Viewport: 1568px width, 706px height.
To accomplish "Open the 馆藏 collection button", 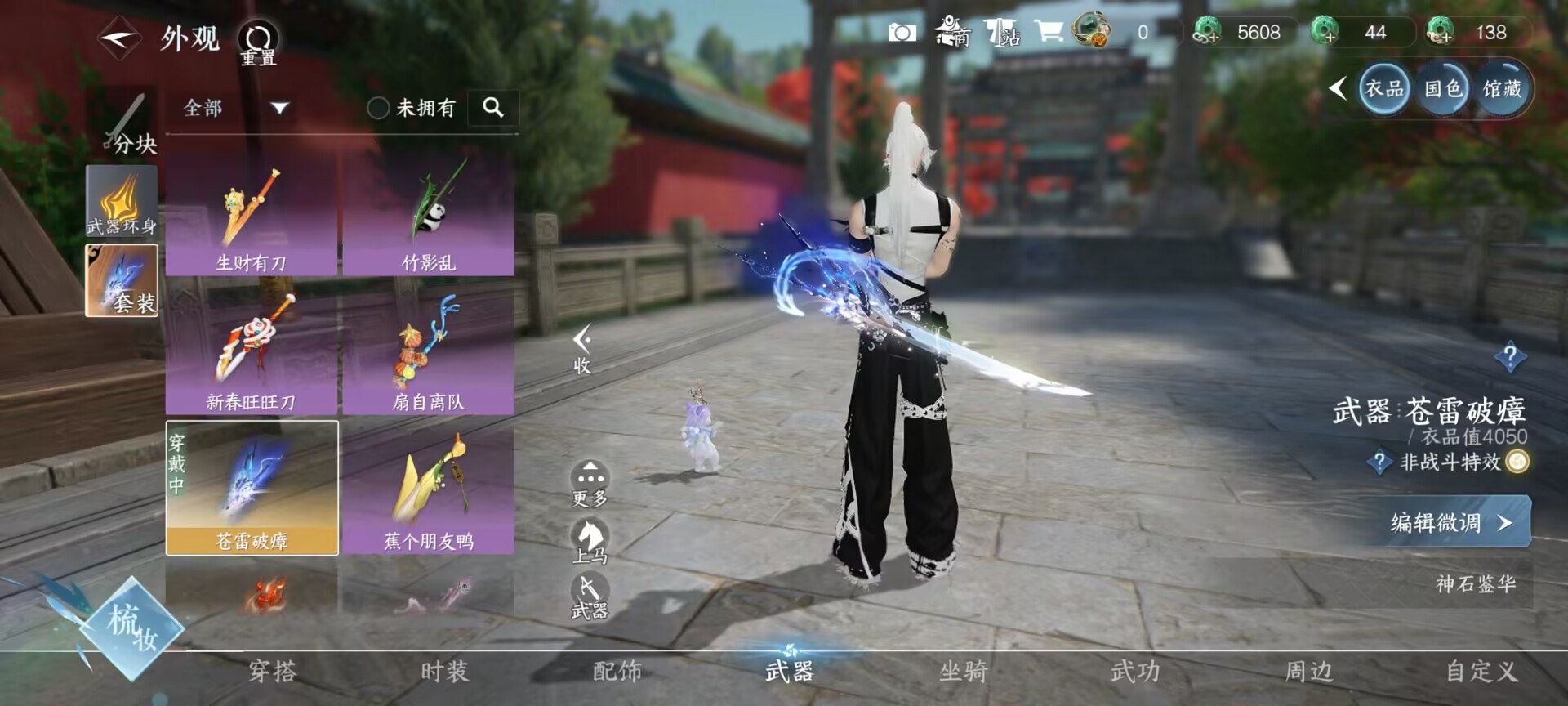I will (1502, 88).
